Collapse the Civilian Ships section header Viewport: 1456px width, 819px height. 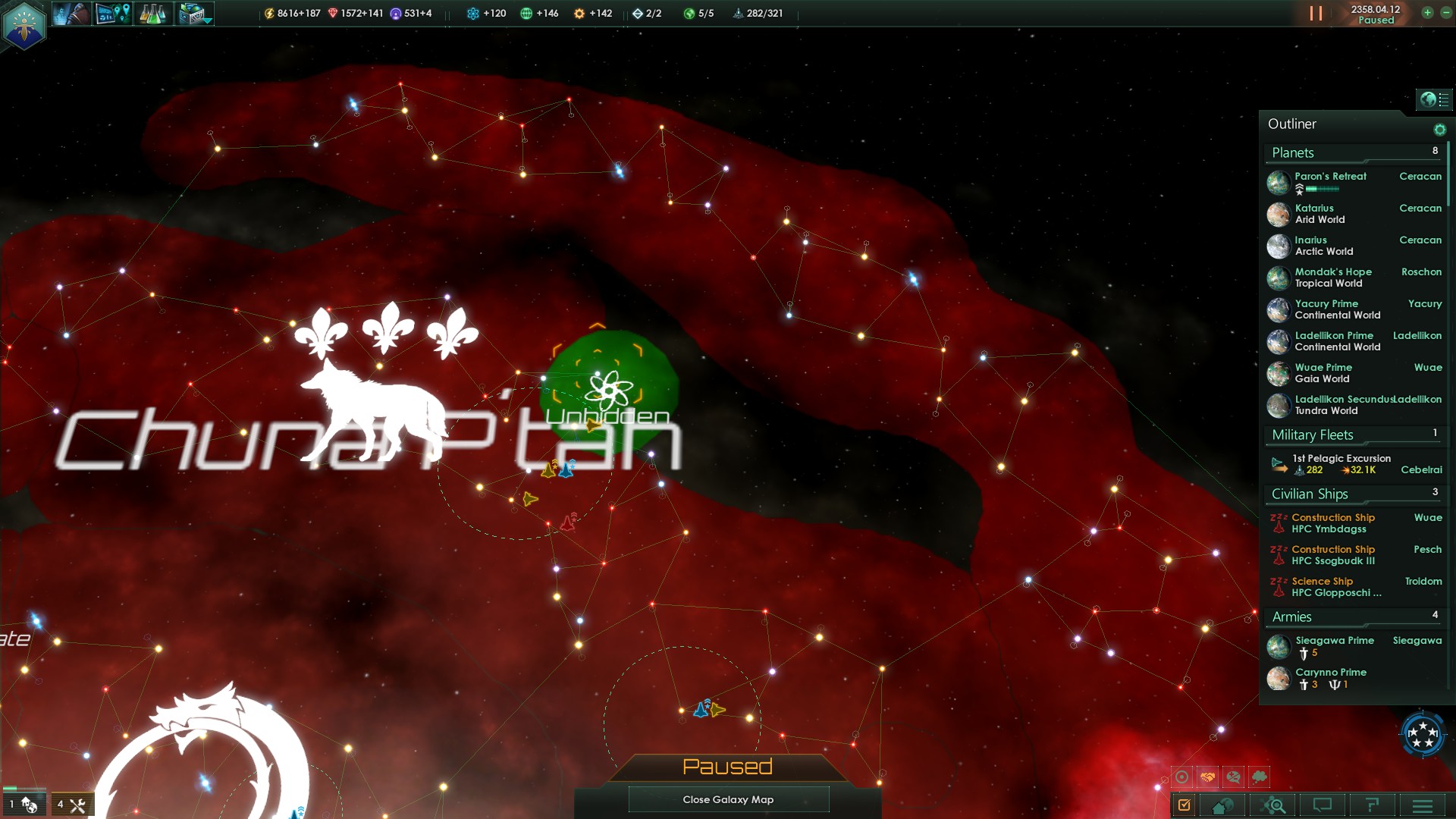[1310, 494]
